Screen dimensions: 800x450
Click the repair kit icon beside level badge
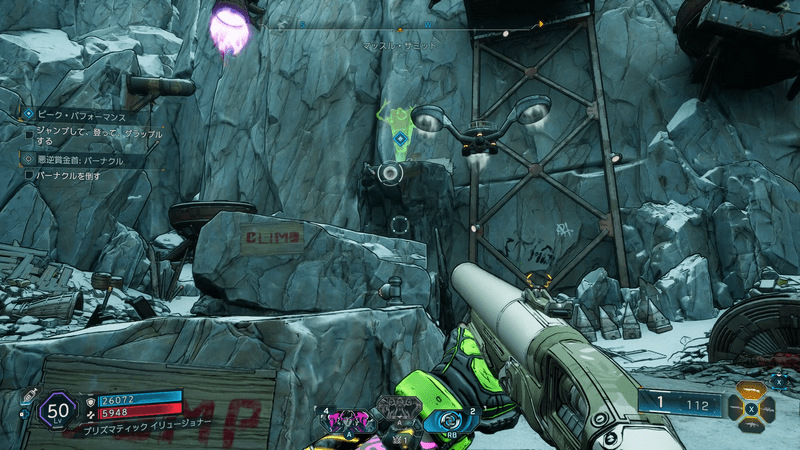27,394
